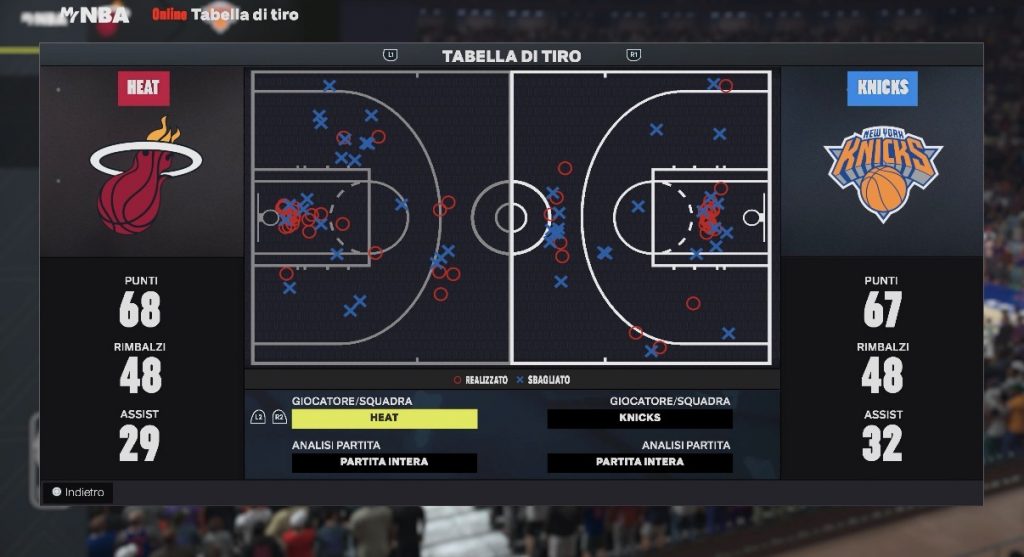Go back with the Indietro button
The image size is (1024, 557).
coord(78,492)
